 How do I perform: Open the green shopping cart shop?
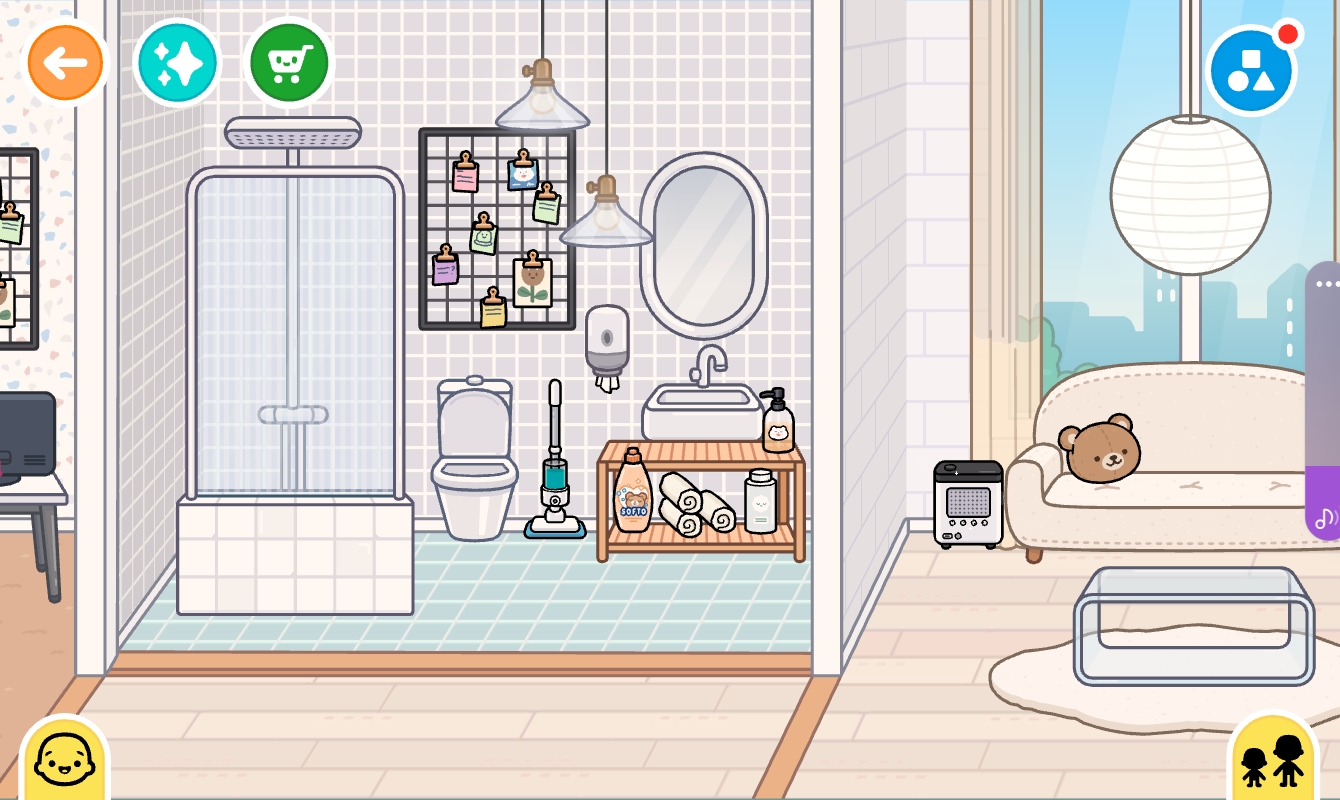coord(288,63)
